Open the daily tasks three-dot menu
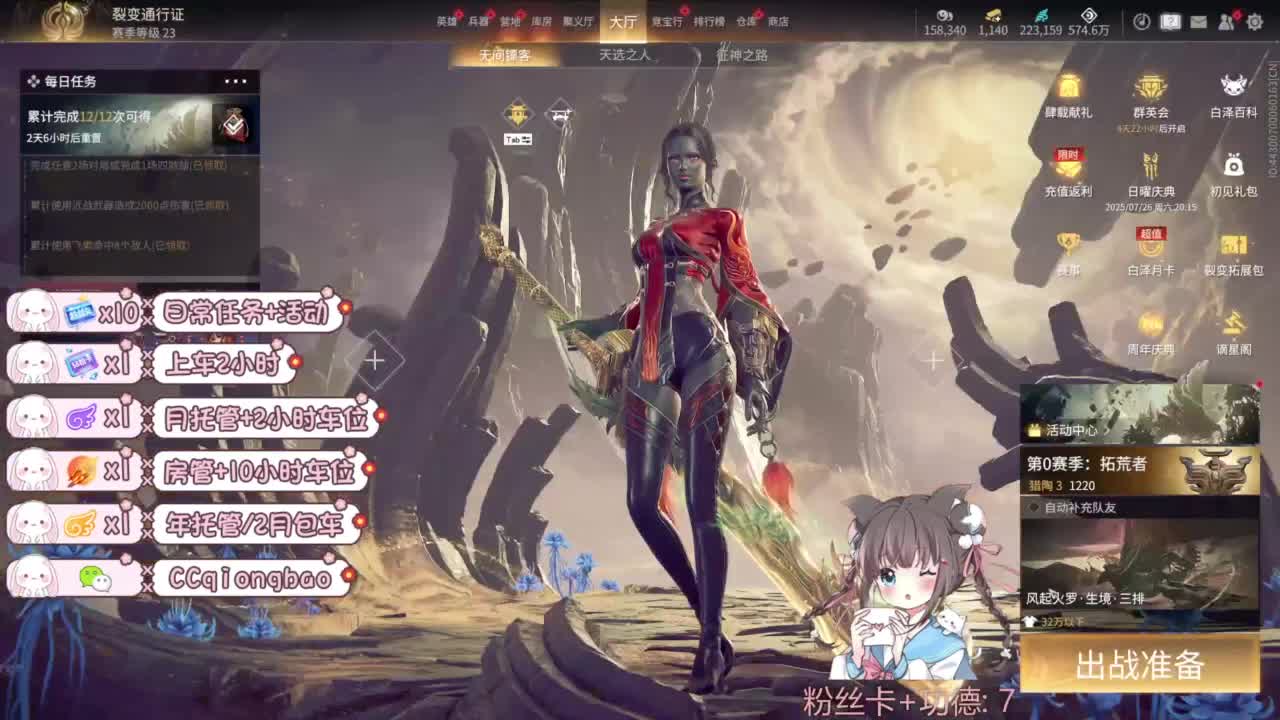The height and width of the screenshot is (720, 1280). (236, 81)
